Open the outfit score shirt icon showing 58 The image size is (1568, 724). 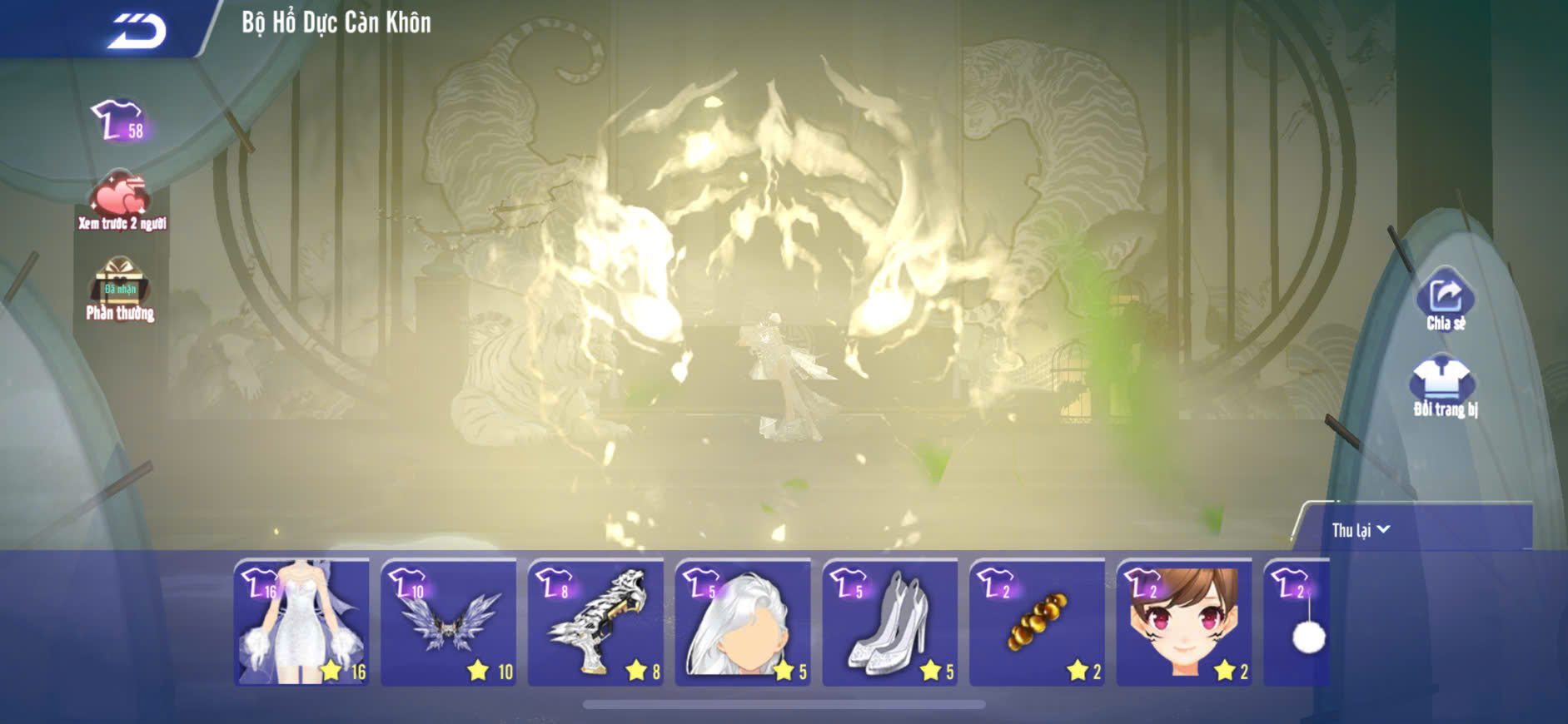pos(119,121)
